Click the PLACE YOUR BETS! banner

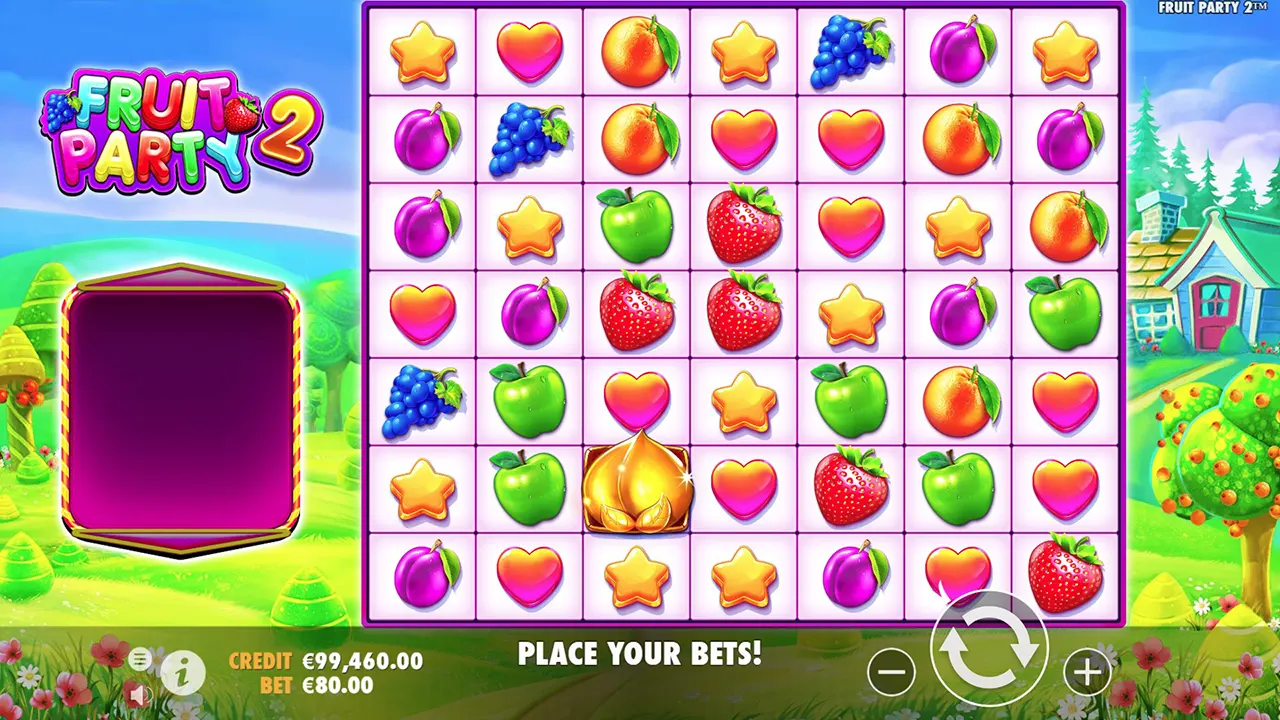[640, 655]
